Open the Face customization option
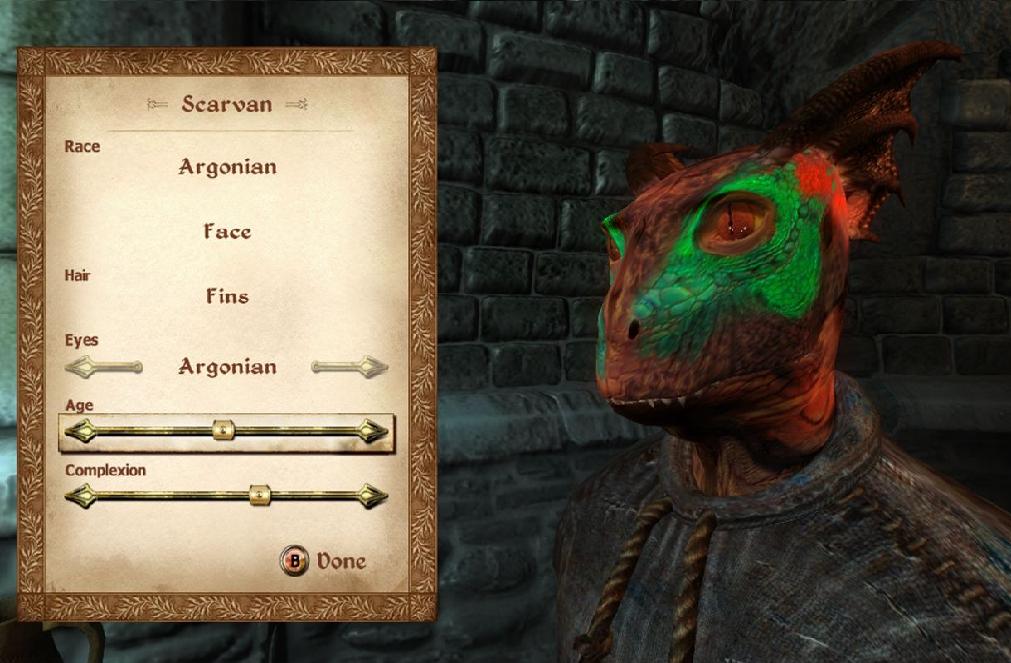Viewport: 1011px width, 663px height. pos(227,232)
